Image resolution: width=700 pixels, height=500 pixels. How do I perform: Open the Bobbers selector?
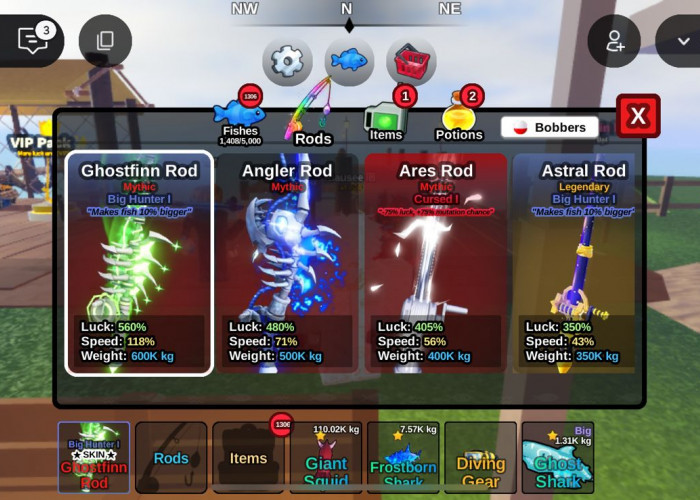point(550,128)
